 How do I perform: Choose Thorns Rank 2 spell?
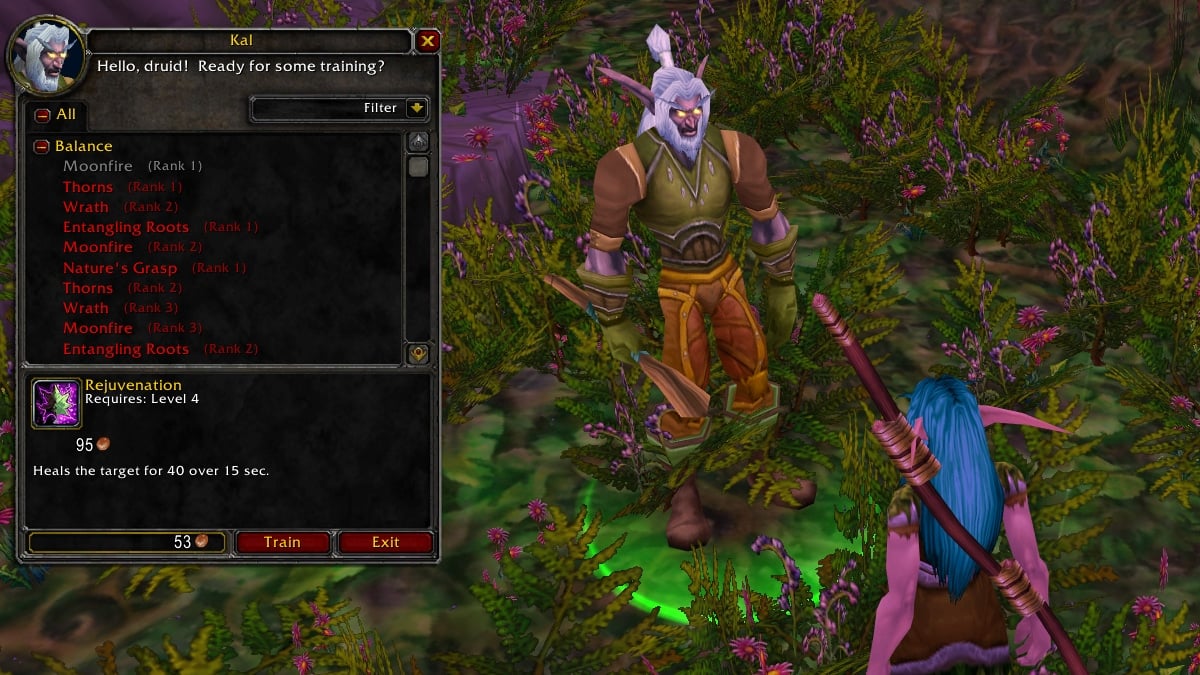[x=88, y=288]
